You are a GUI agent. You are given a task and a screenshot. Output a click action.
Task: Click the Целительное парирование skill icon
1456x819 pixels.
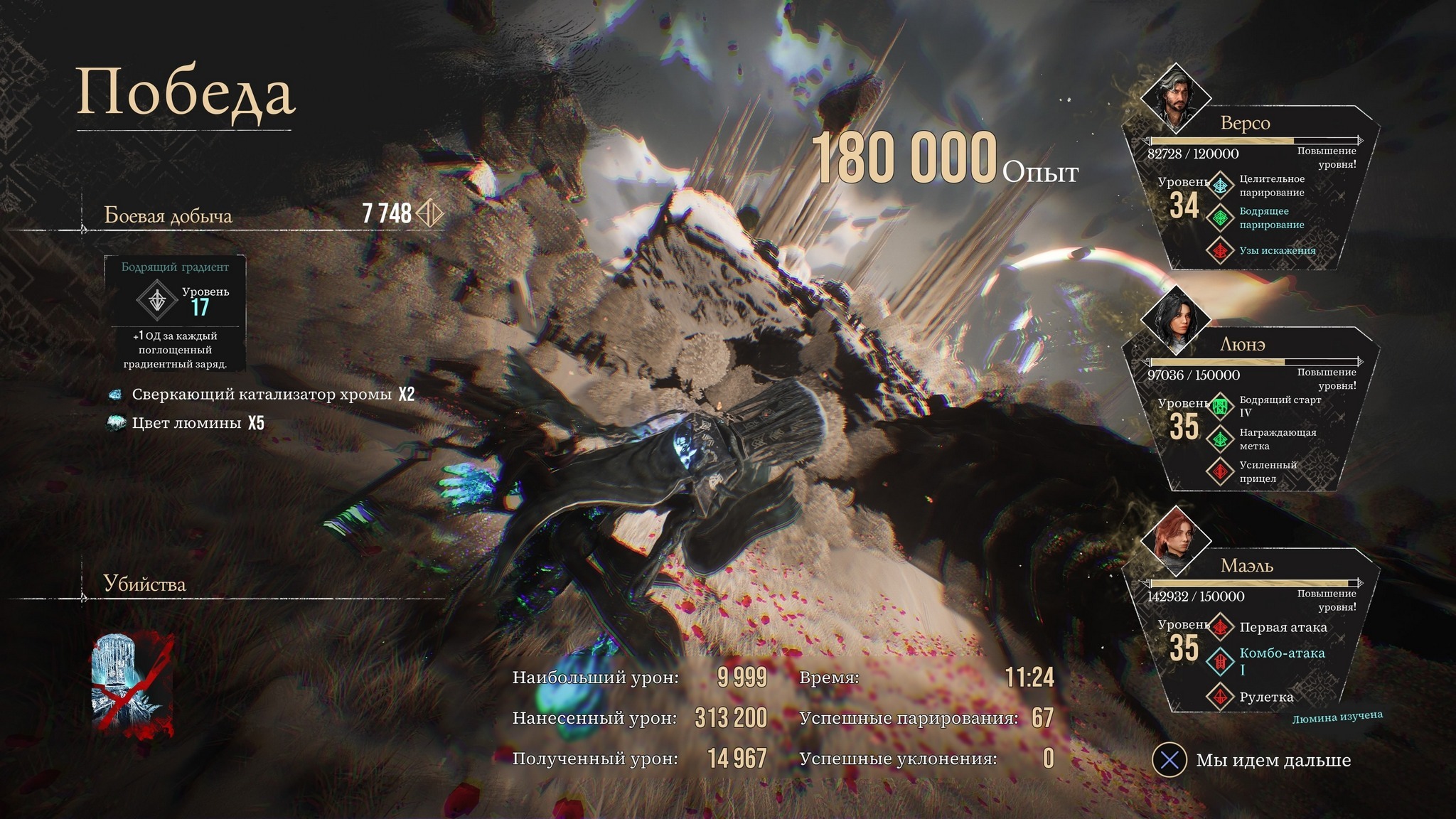coord(1221,186)
